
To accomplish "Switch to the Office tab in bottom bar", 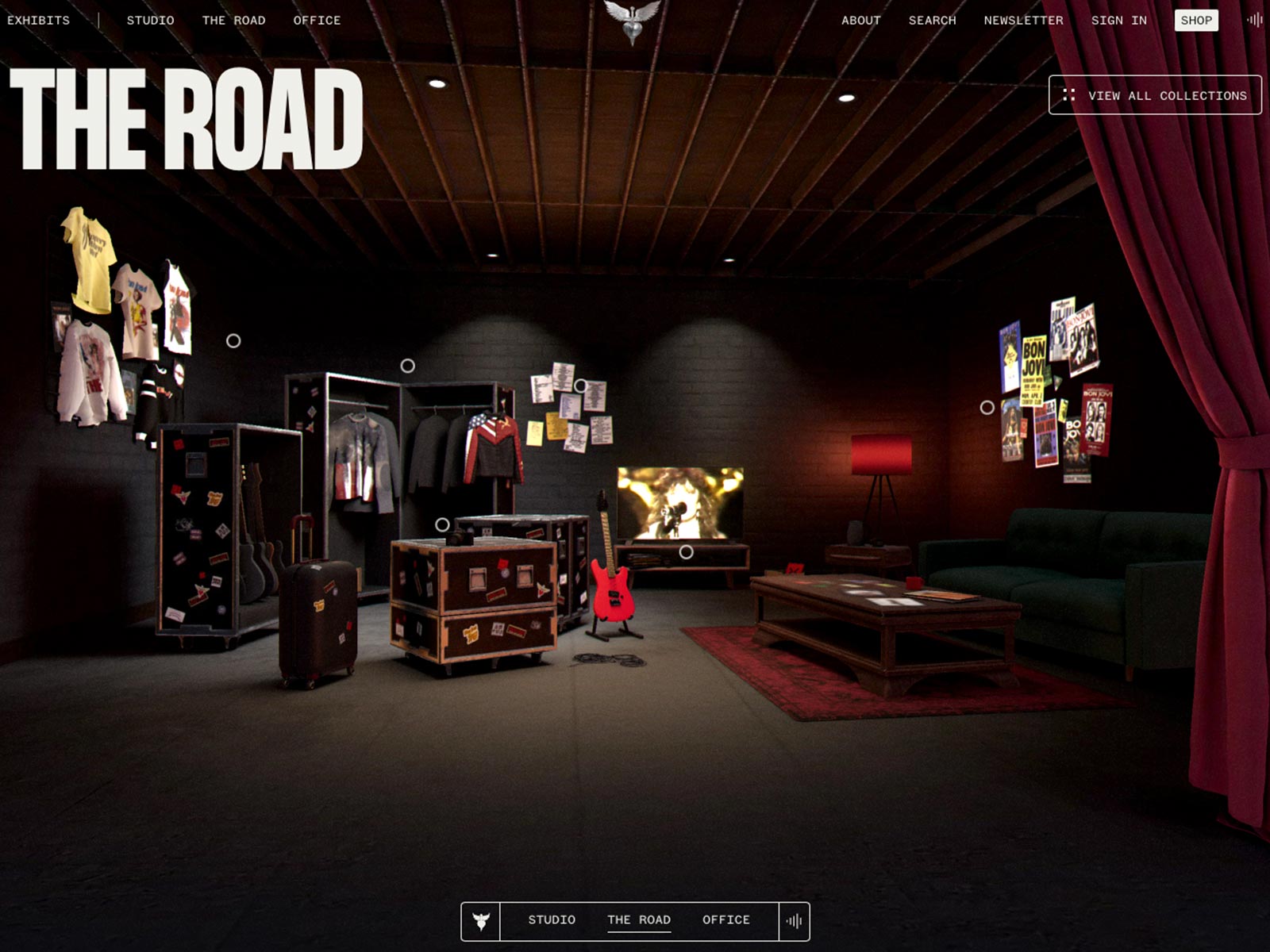I will tap(725, 920).
